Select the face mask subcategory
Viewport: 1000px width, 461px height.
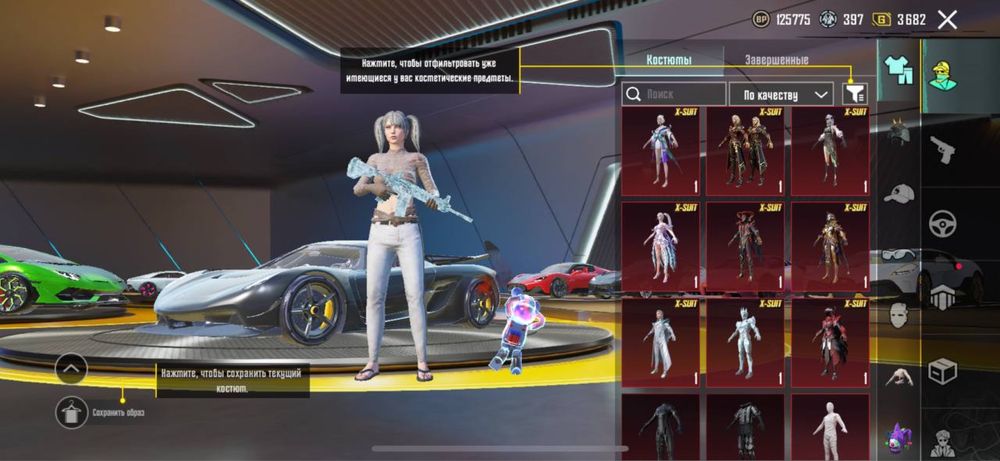pos(899,314)
